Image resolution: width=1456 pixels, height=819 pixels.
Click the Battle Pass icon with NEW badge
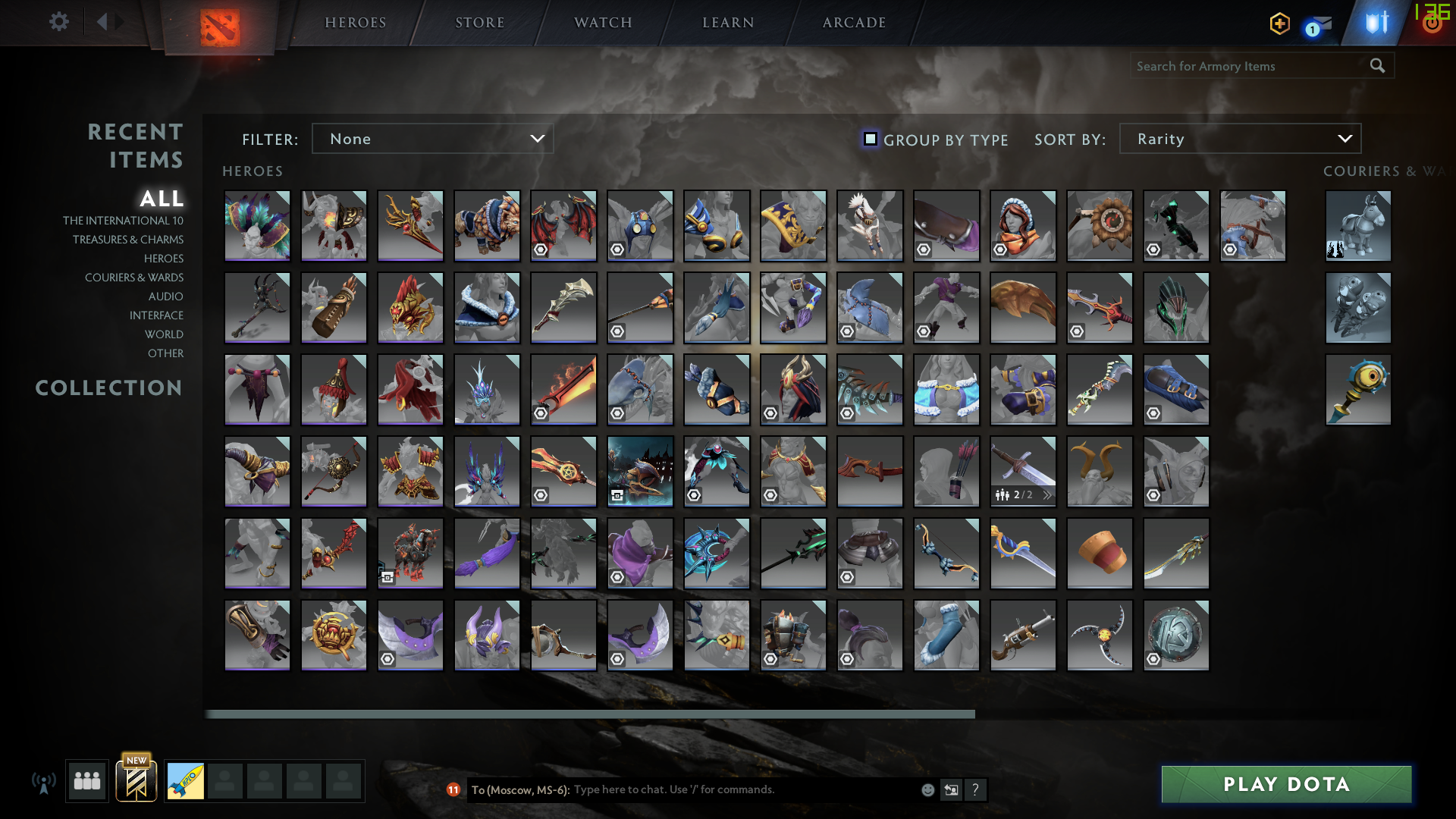[136, 779]
